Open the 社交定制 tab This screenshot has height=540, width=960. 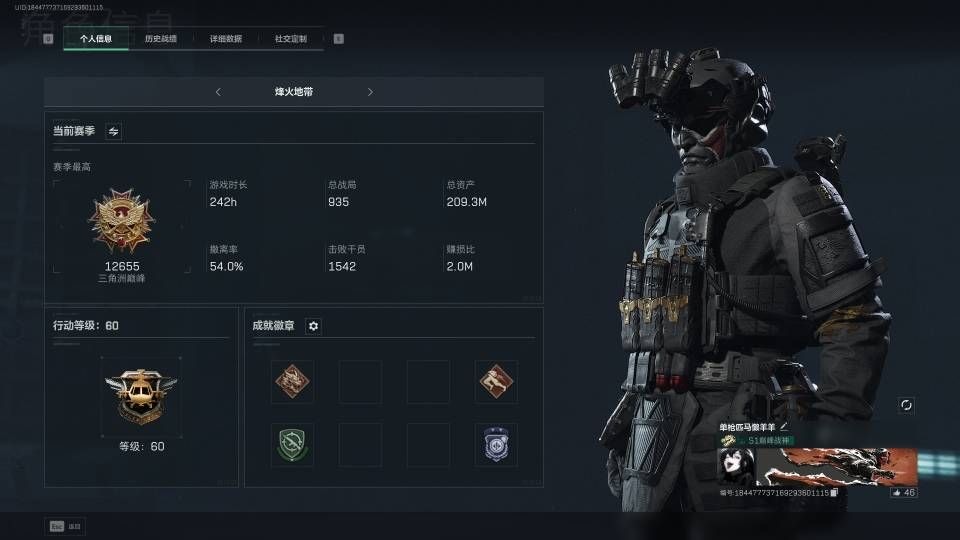click(x=290, y=39)
